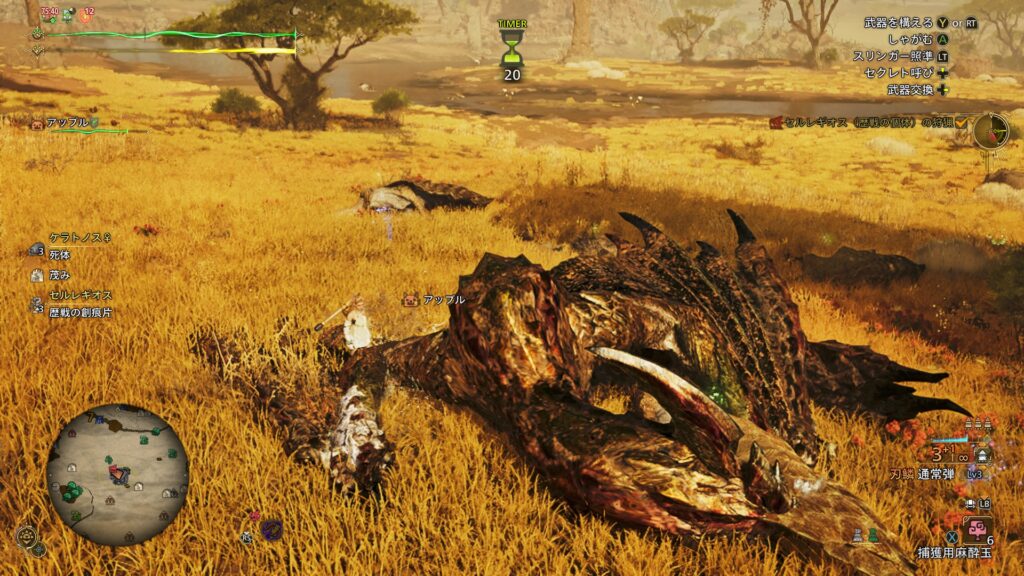Image resolution: width=1024 pixels, height=576 pixels.
Task: Open the circular minimap
Action: coord(117,474)
